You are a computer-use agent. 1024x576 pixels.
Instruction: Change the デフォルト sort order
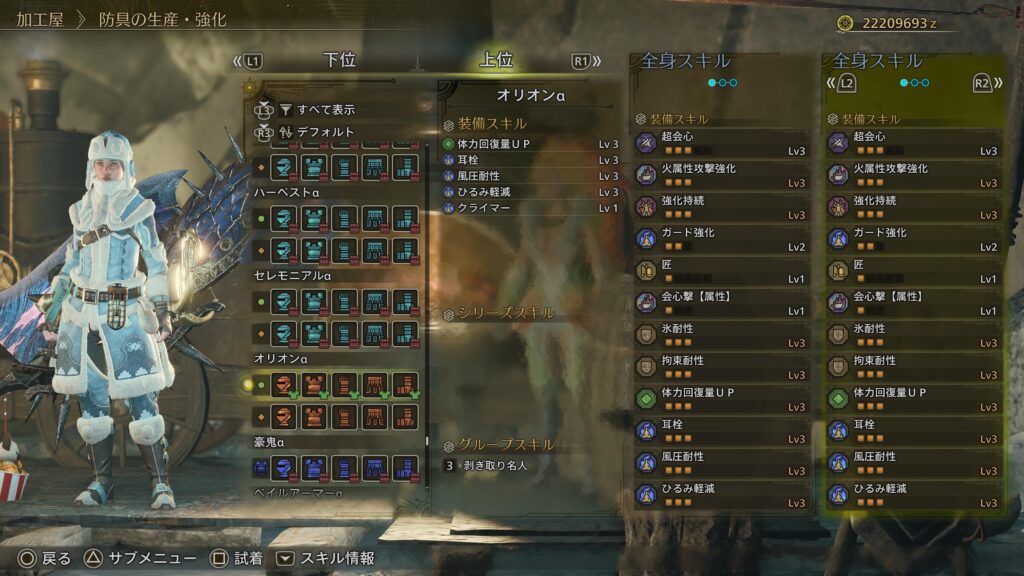pos(325,131)
